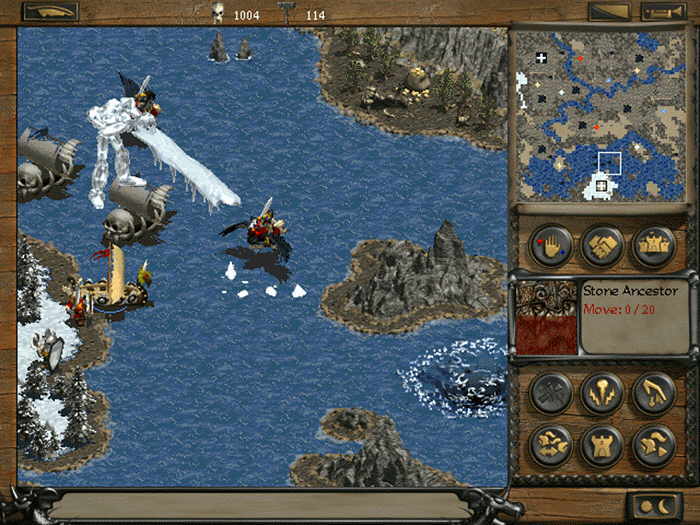Open the castle icon button
Screen dimensions: 700x525
coord(653,246)
